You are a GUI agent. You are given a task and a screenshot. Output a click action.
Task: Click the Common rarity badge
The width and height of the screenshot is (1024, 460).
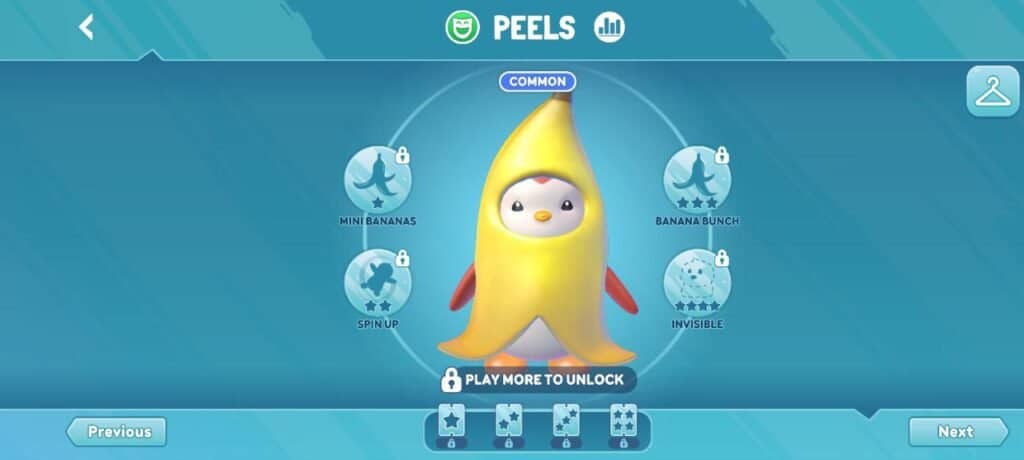coord(538,82)
